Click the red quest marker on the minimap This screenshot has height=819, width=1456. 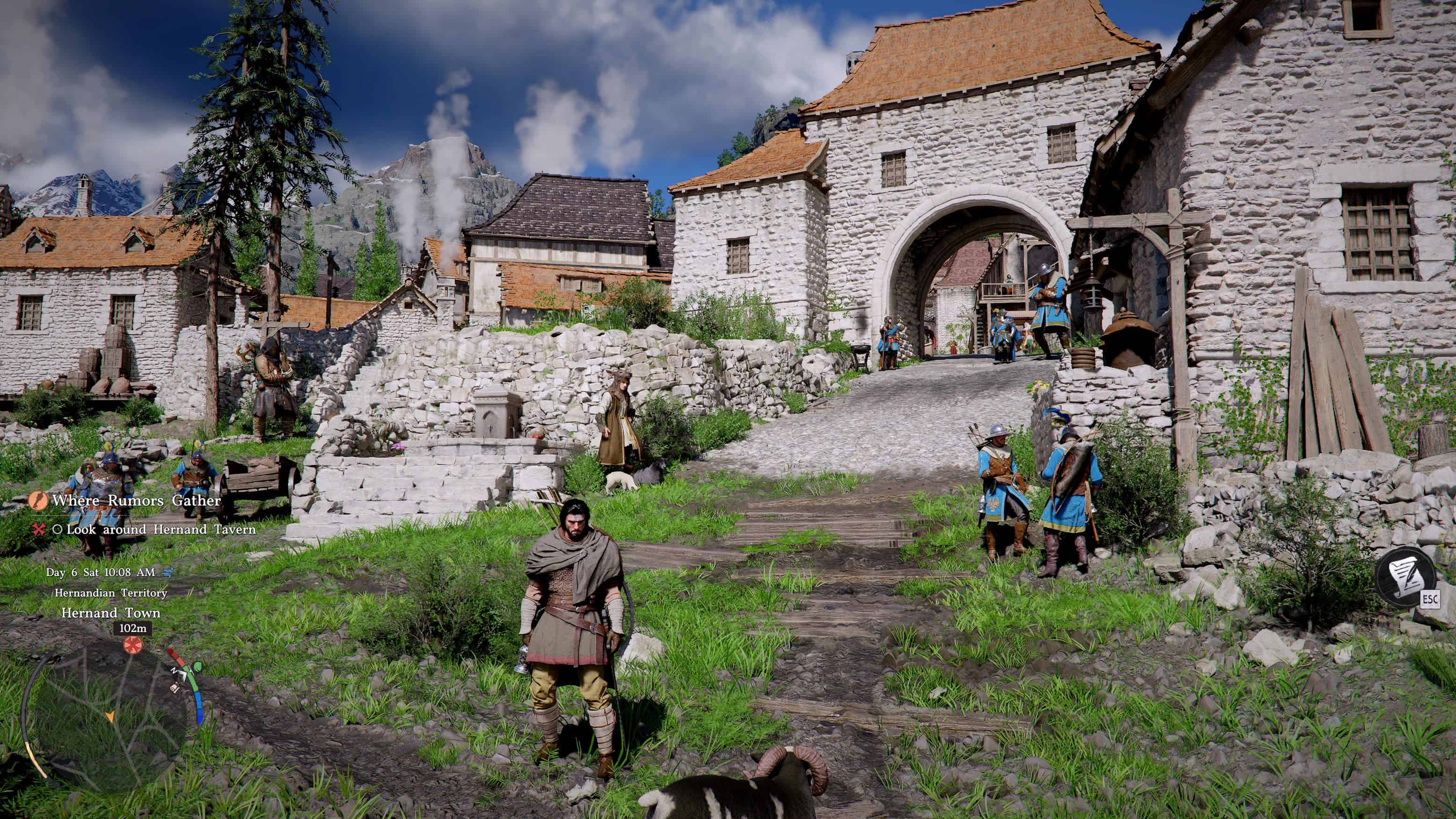[132, 645]
